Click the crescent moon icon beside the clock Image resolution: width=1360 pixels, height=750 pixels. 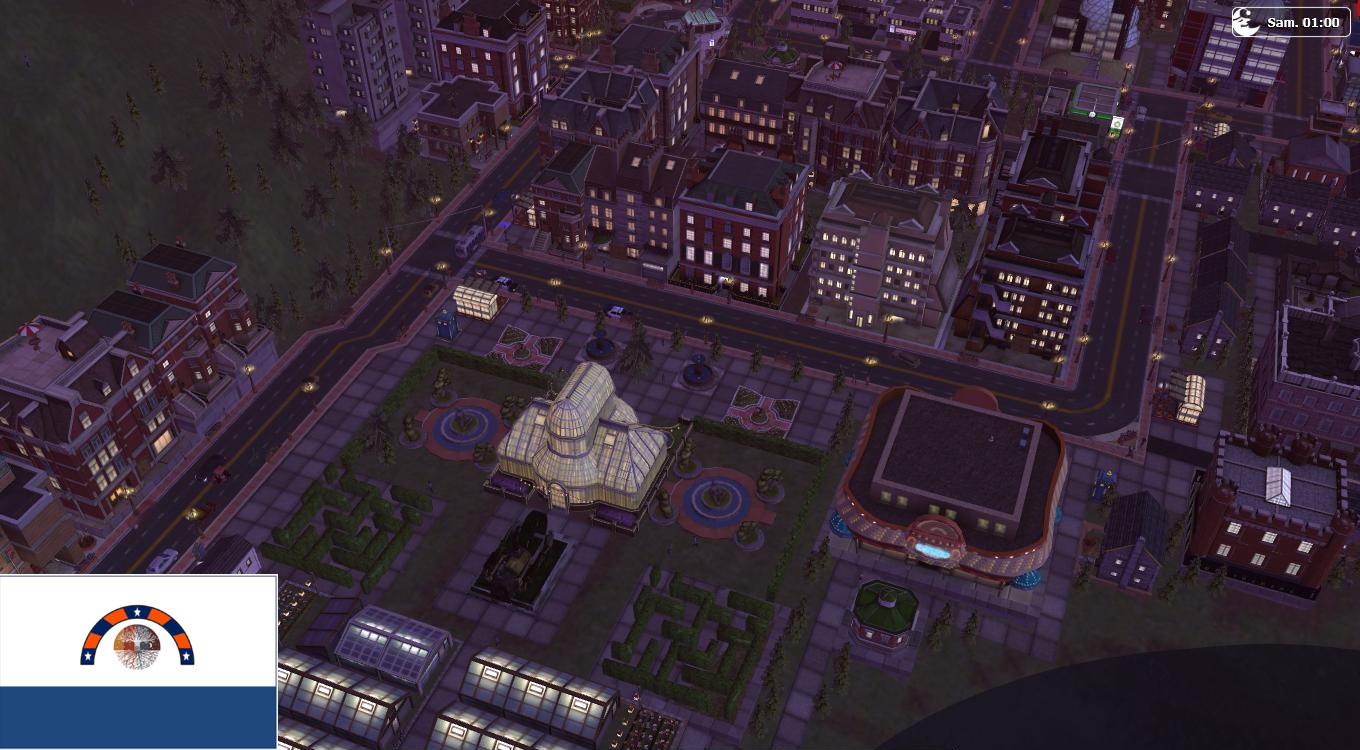pos(1246,22)
